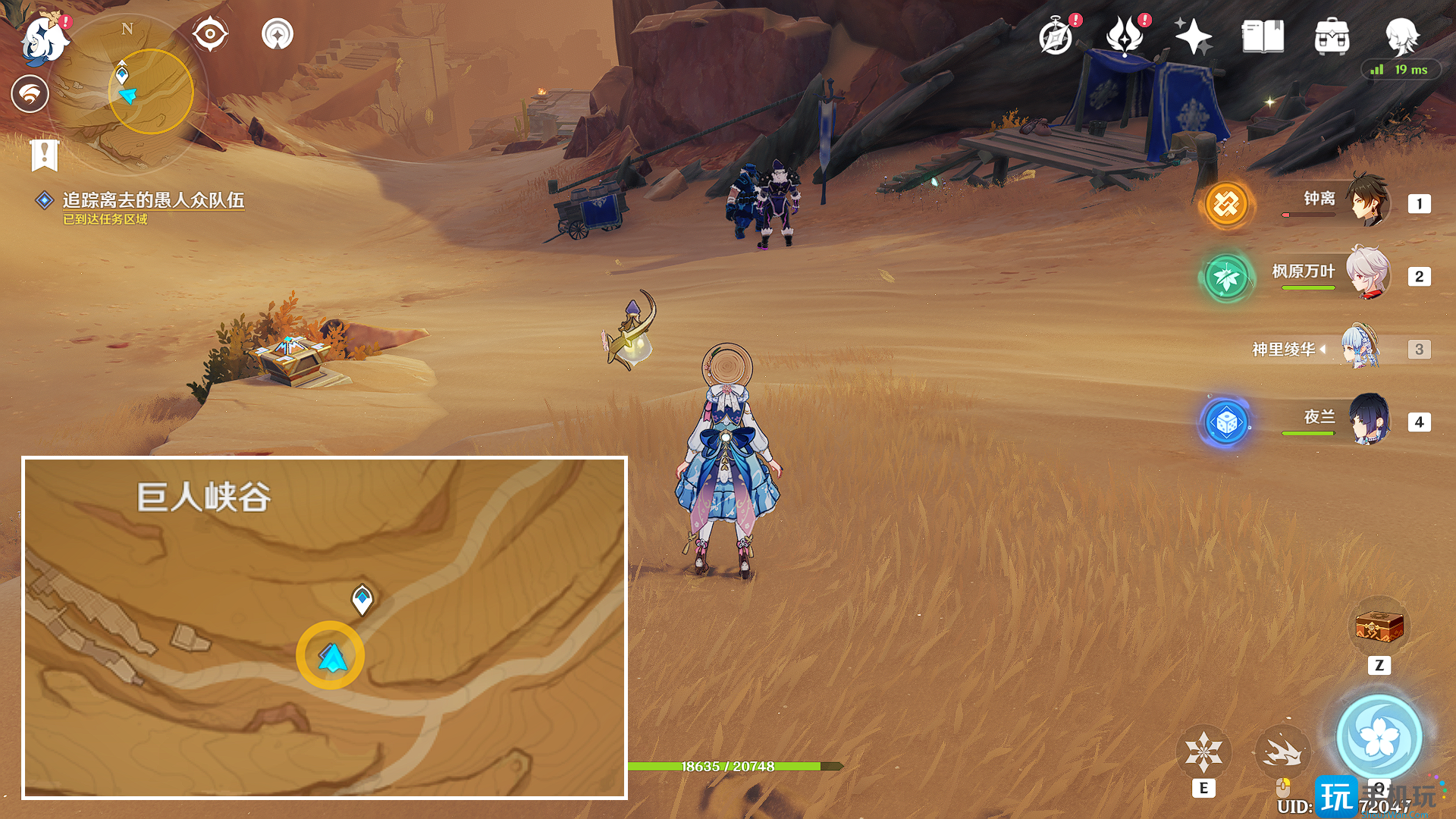Image resolution: width=1456 pixels, height=819 pixels.
Task: Open the Paimon menu
Action: coord(44,39)
